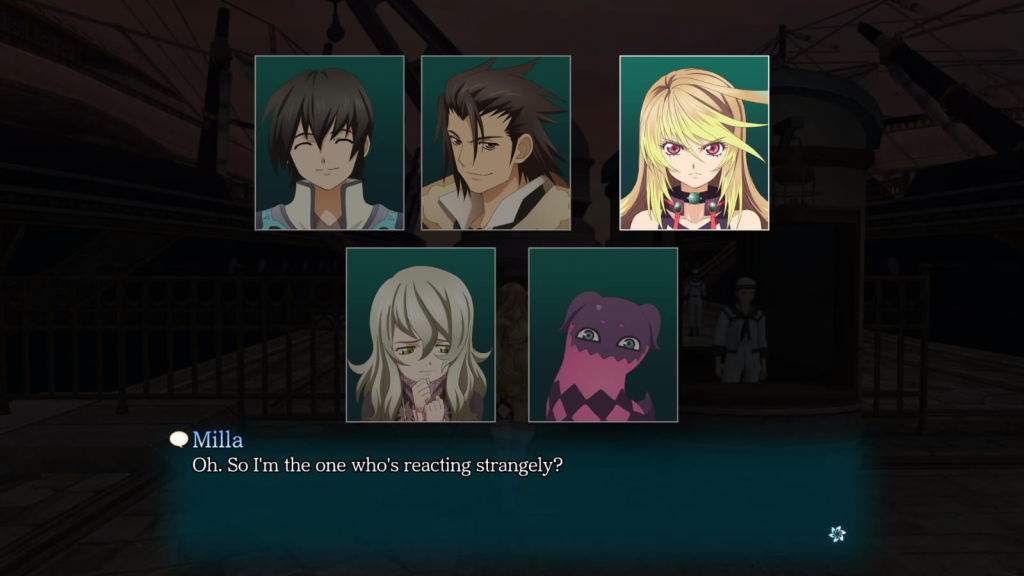Select Teepo's purple doll portrait
The width and height of the screenshot is (1024, 576).
point(603,334)
